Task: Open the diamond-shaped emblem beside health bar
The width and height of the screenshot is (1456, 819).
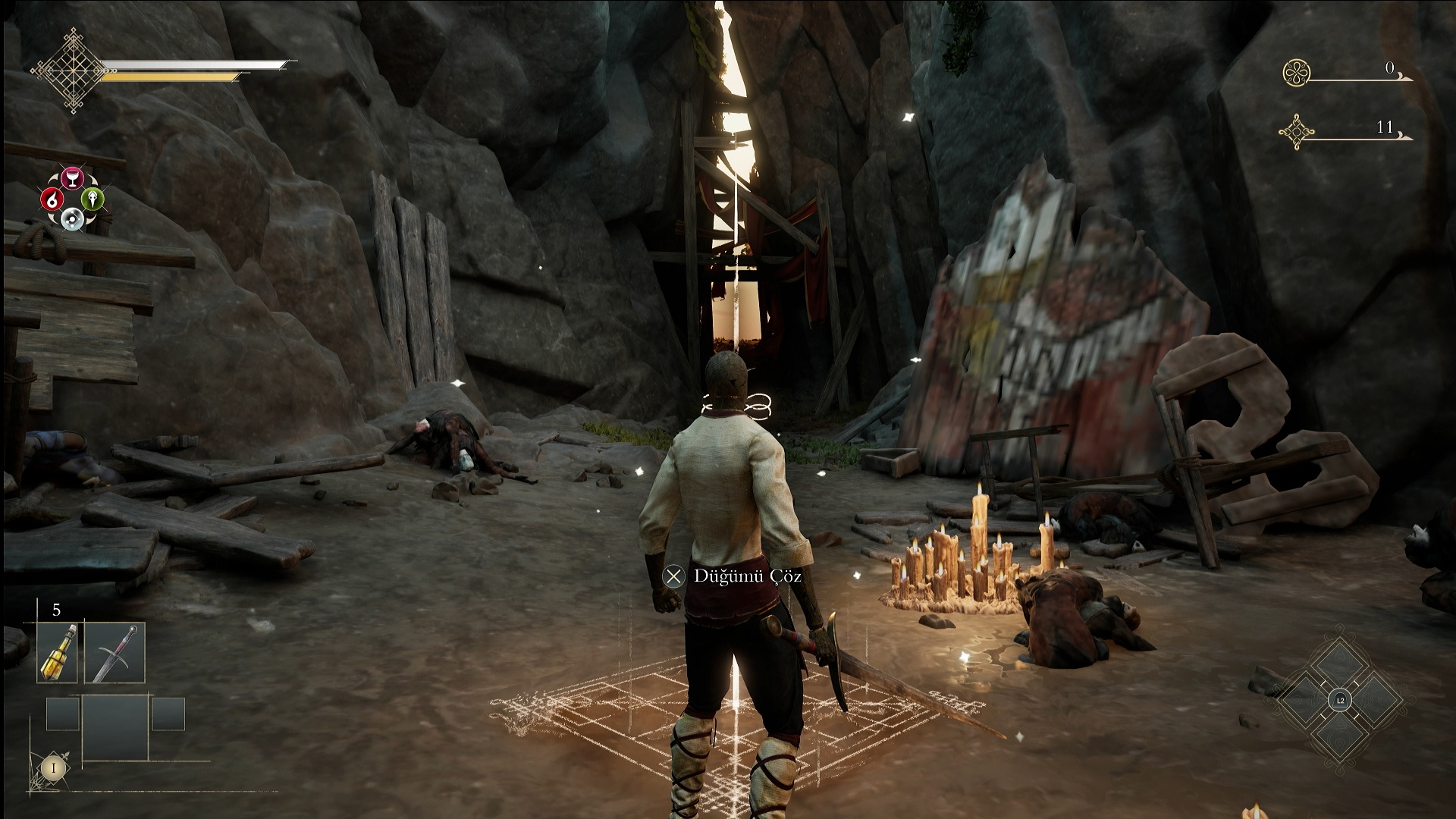Action: click(x=73, y=71)
